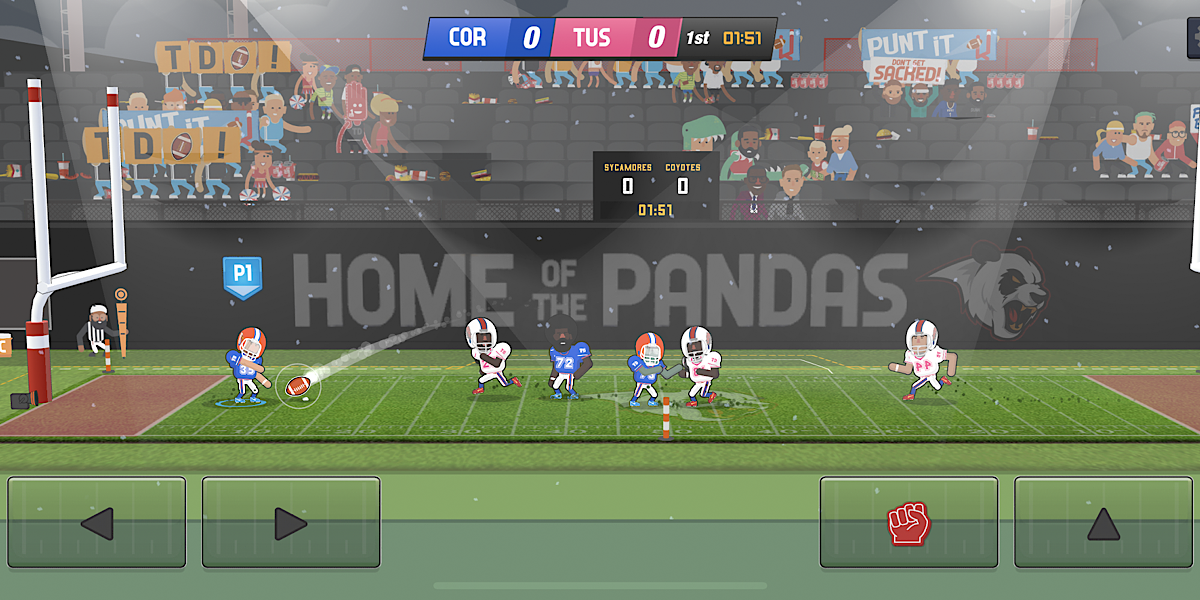
Task: Tap the up arrow jump button
Action: (1103, 522)
